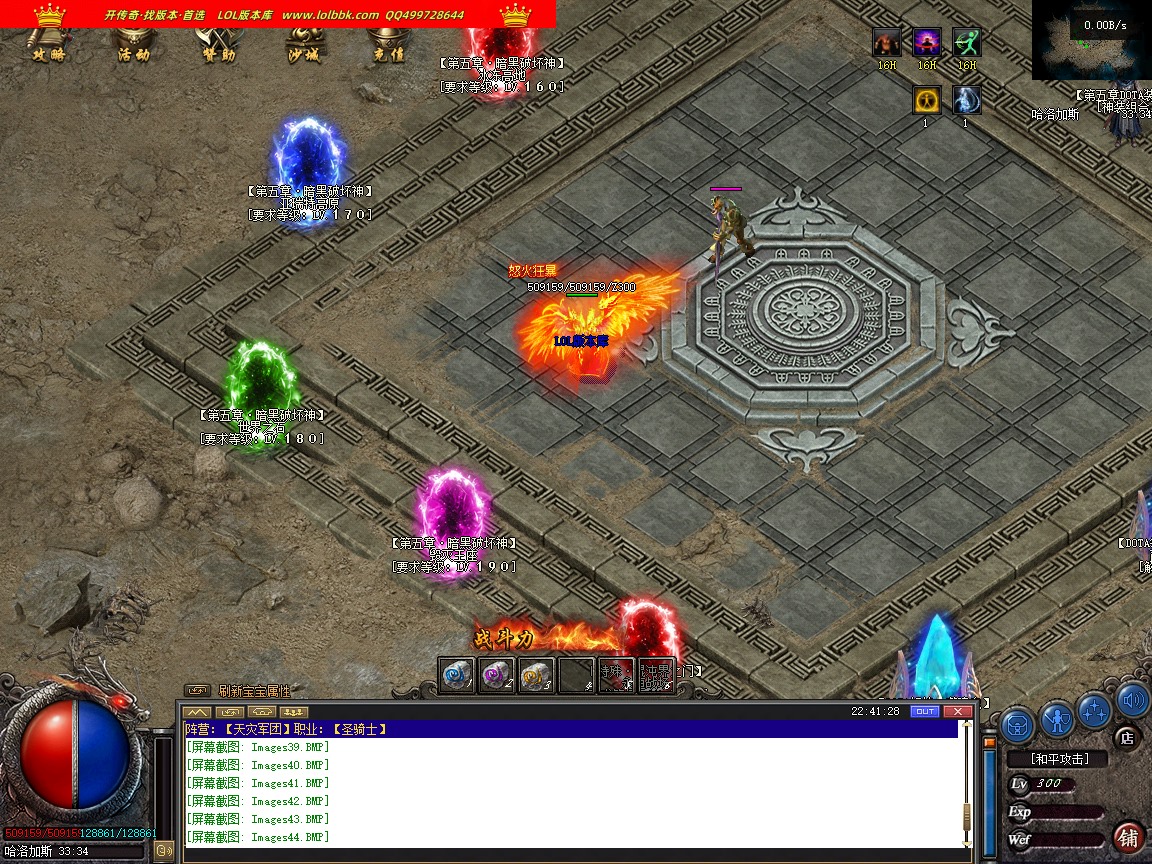Click the orange muscular figure buff icon

[887, 42]
